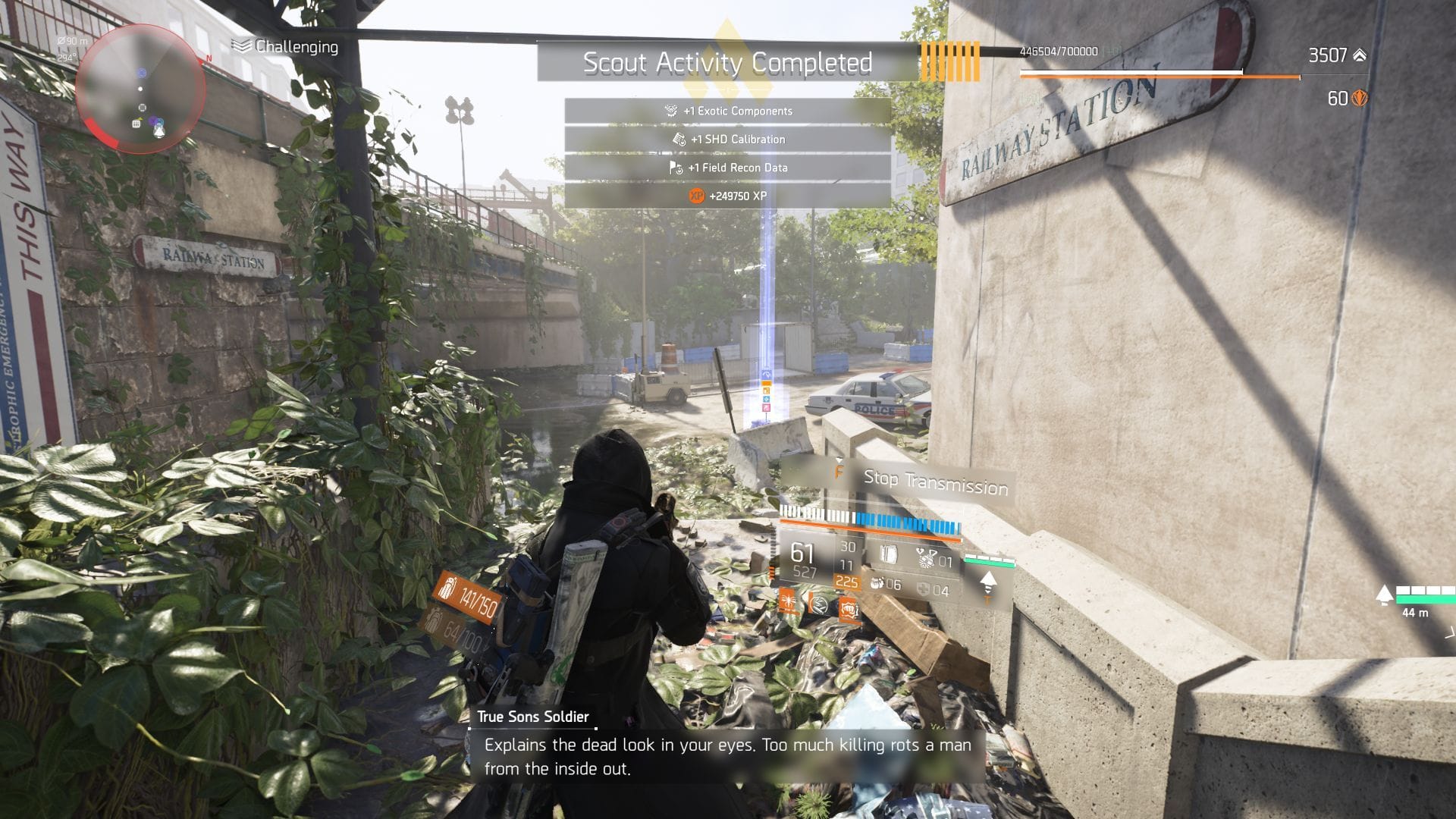Select the medkit cross icon showing 04
Image resolution: width=1456 pixels, height=819 pixels.
coord(924,587)
